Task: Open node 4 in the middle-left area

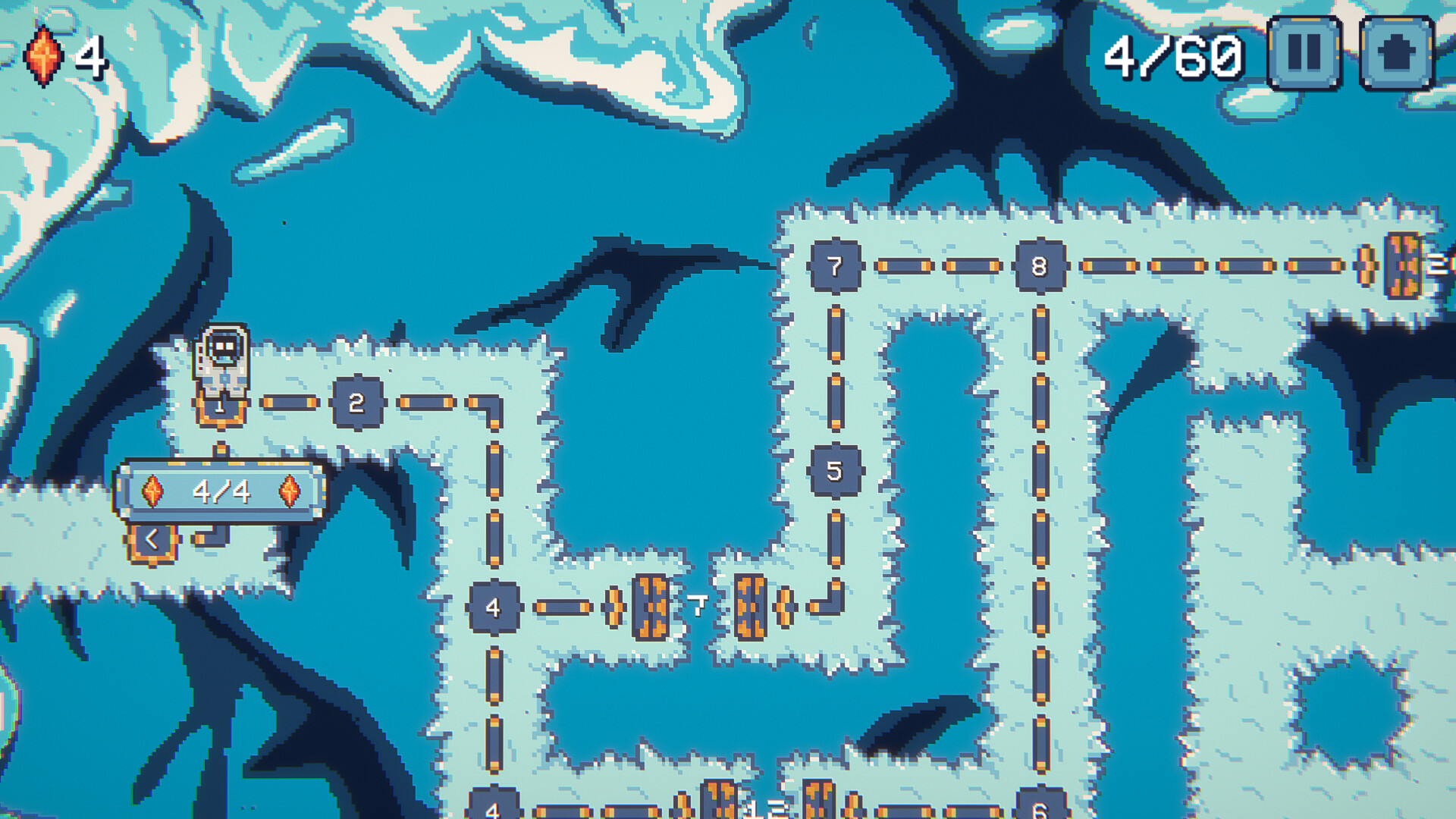Action: coord(494,605)
